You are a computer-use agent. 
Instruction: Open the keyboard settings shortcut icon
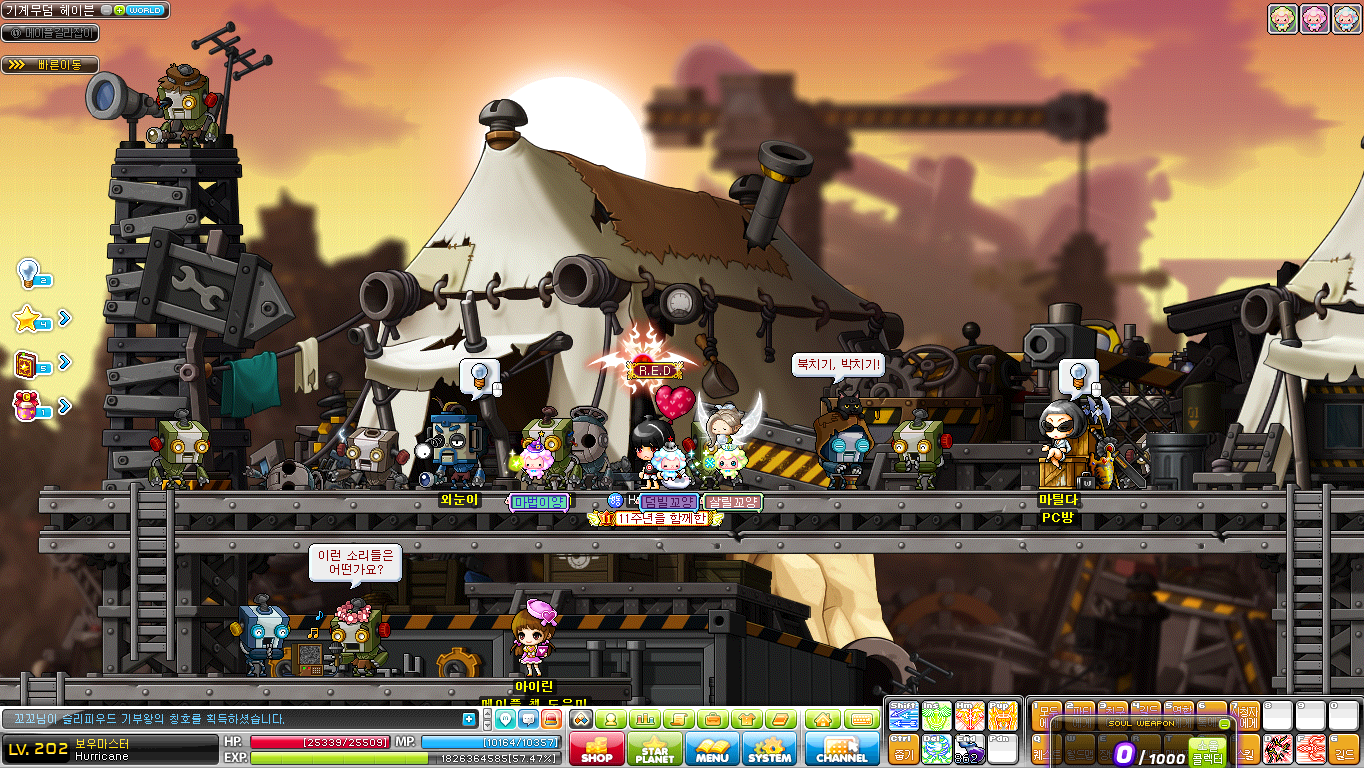pos(861,719)
